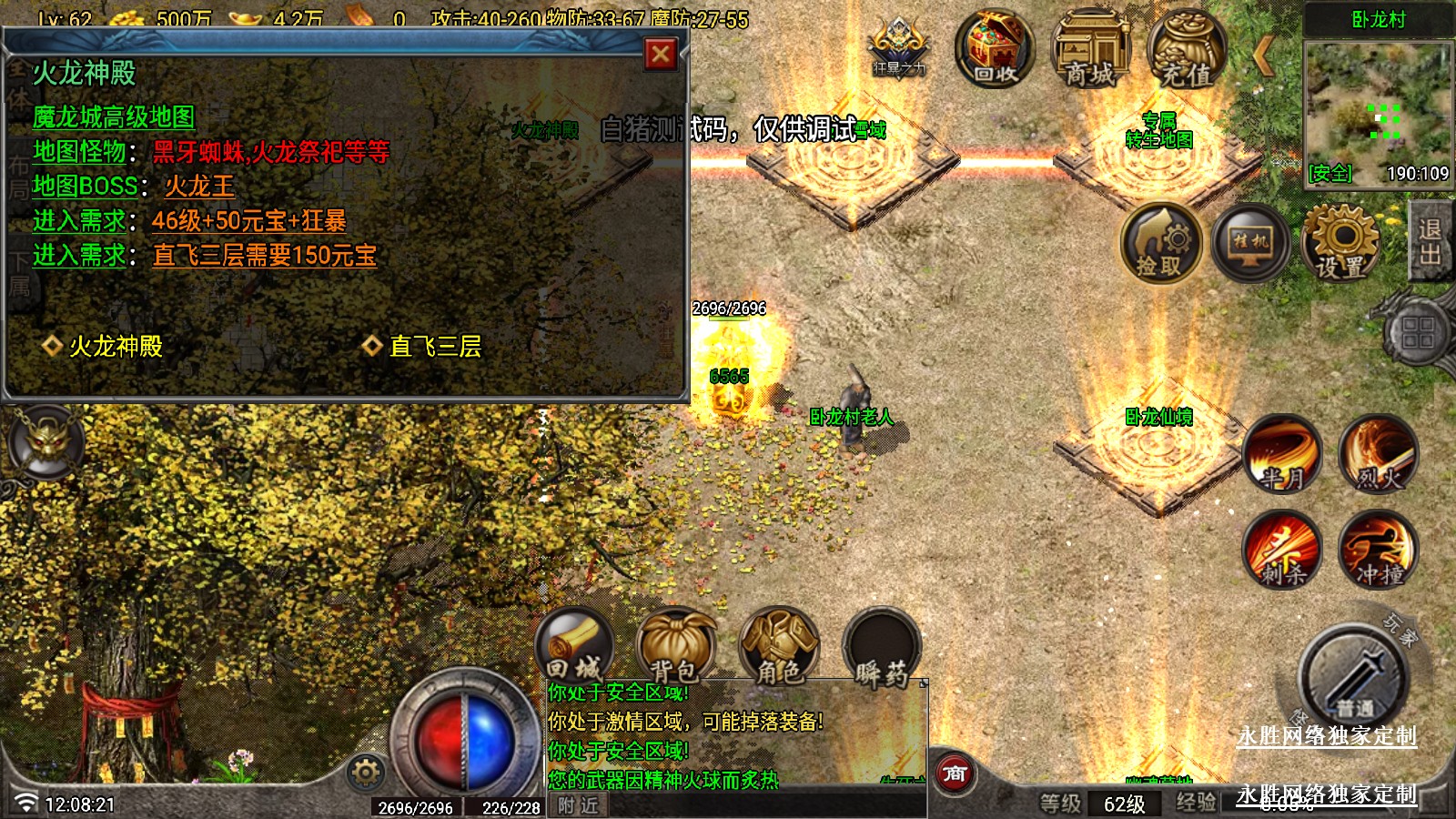The width and height of the screenshot is (1456, 819).
Task: Select the 直飞三层 teleport option
Action: tap(435, 347)
